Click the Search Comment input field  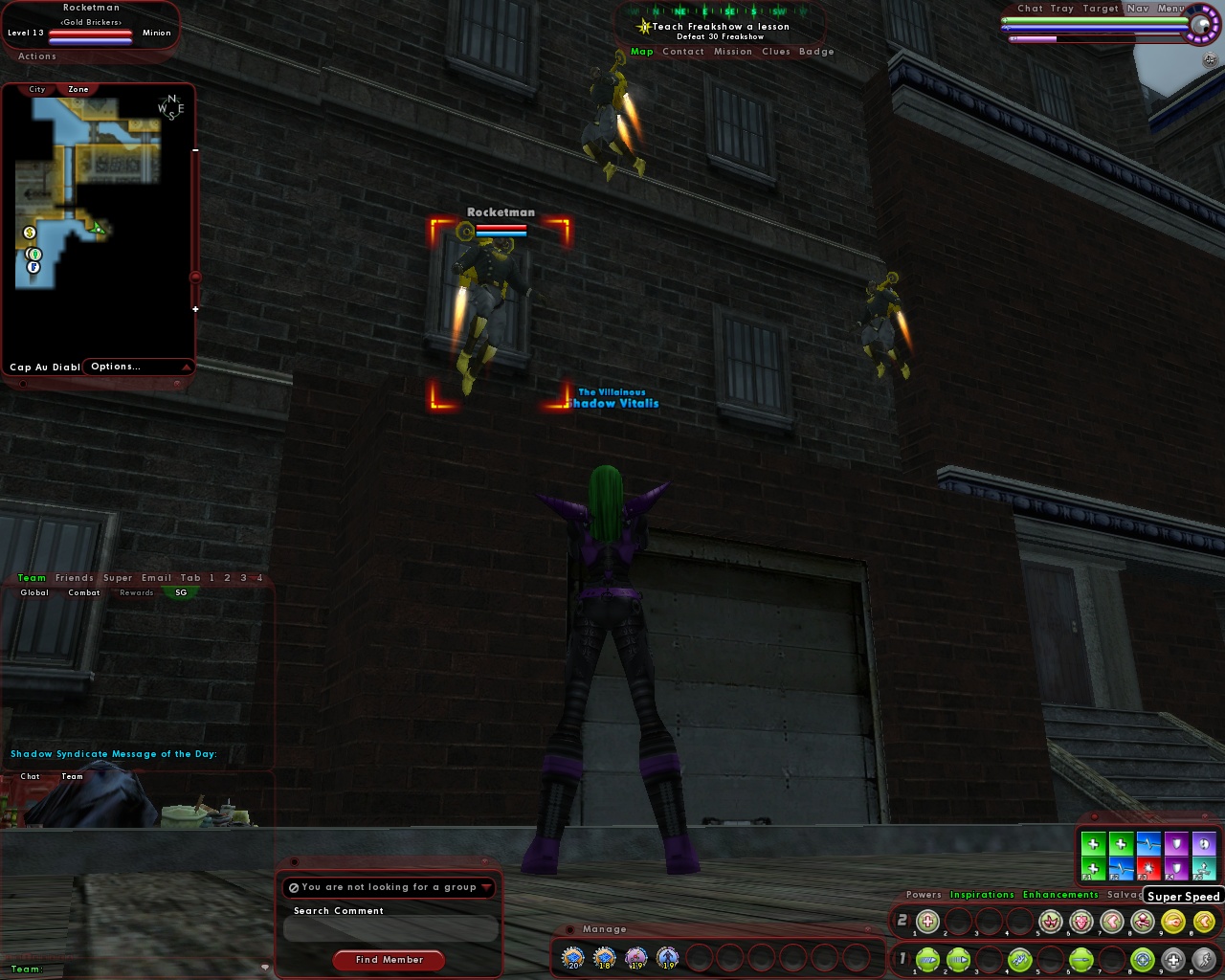389,928
